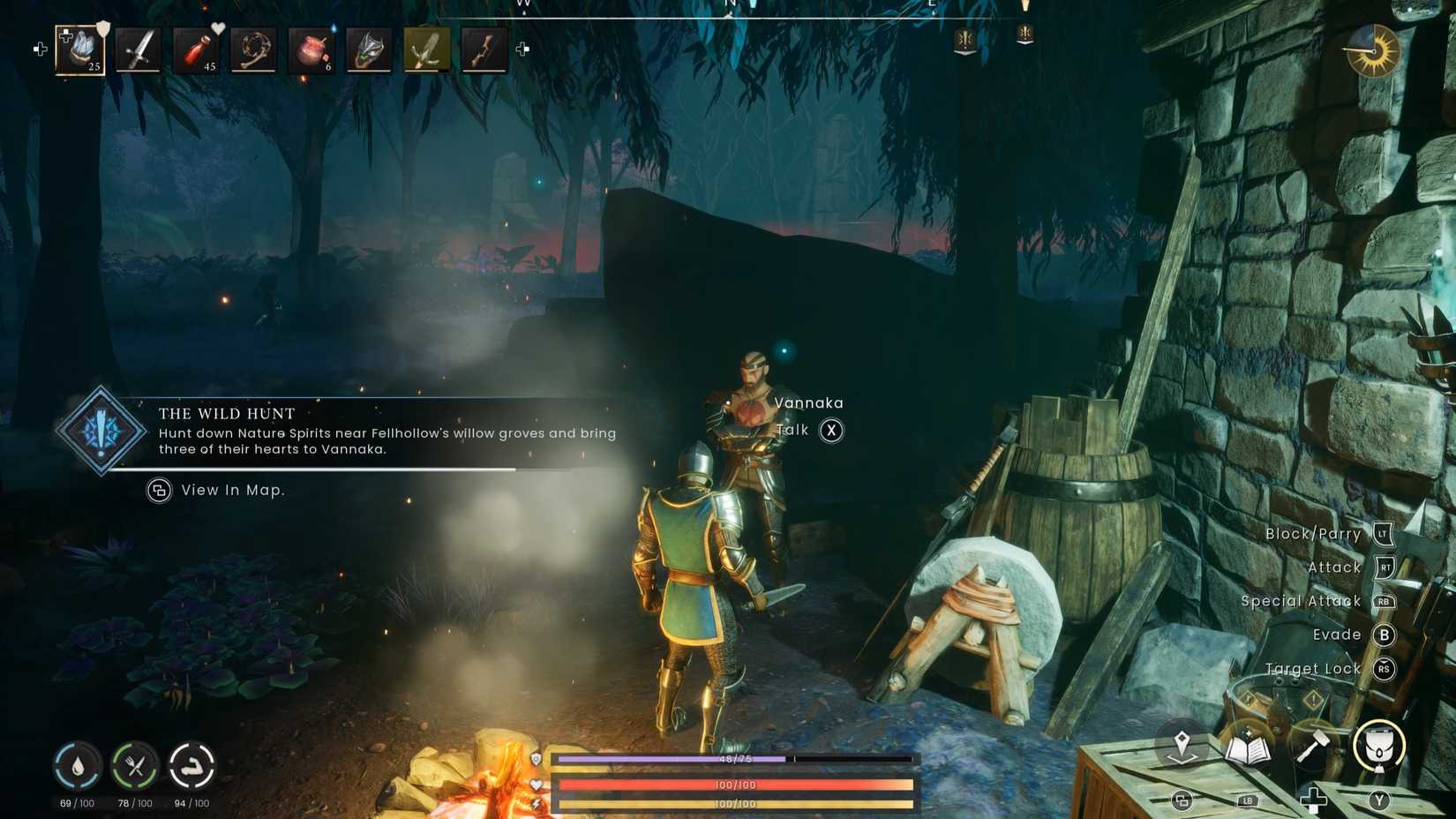Select the sword in the hotbar

coord(139,50)
